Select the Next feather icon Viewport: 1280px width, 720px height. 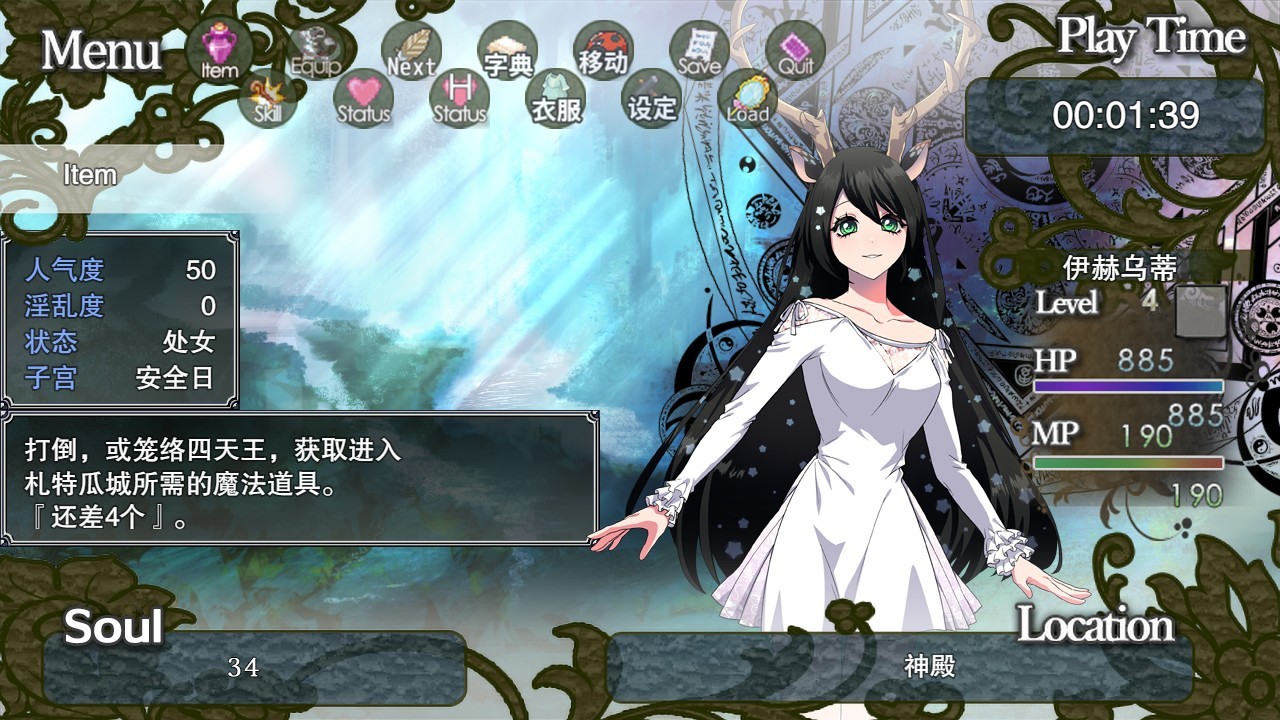pos(411,50)
